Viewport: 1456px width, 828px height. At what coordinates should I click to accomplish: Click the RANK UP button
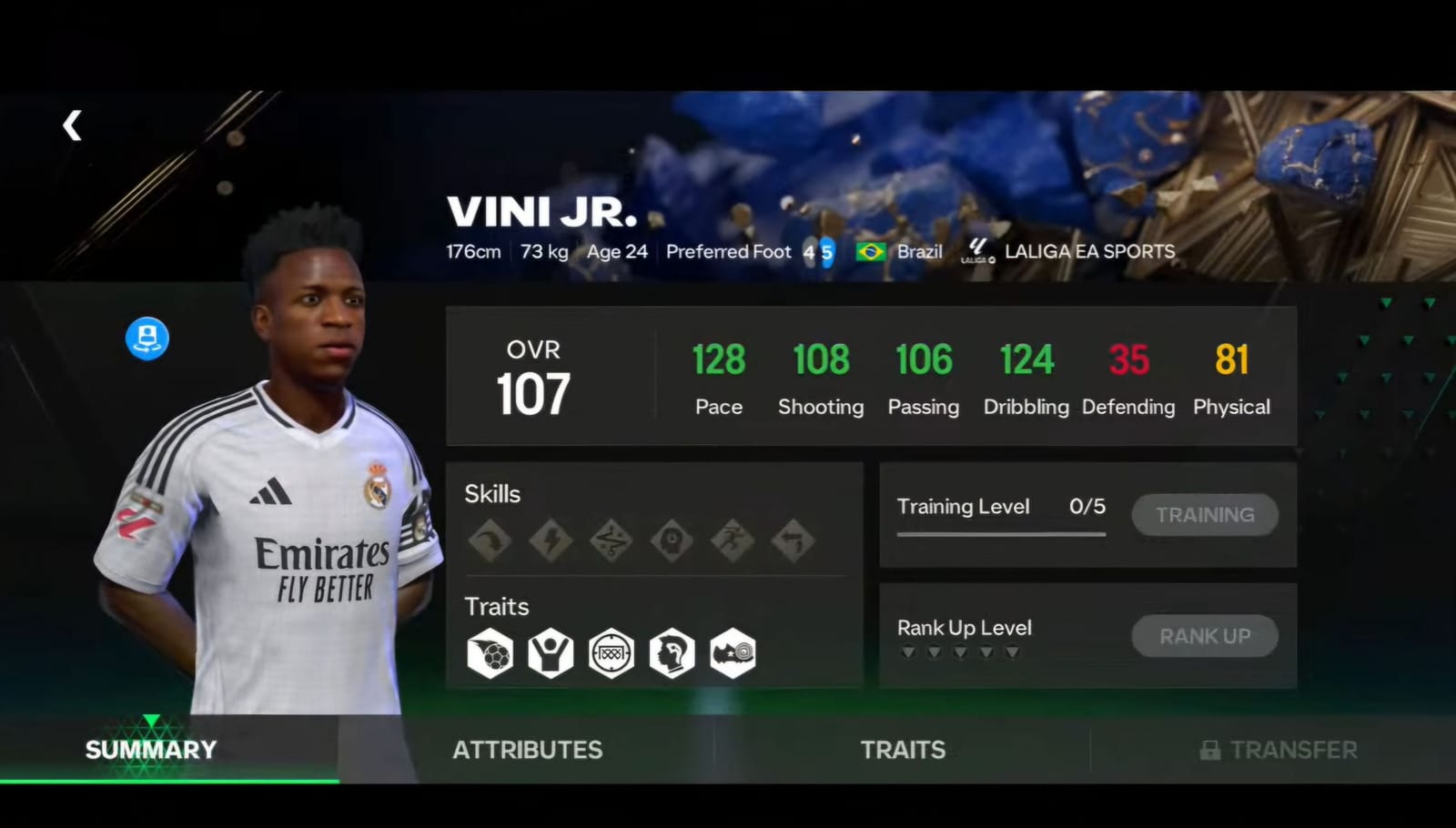[1204, 635]
